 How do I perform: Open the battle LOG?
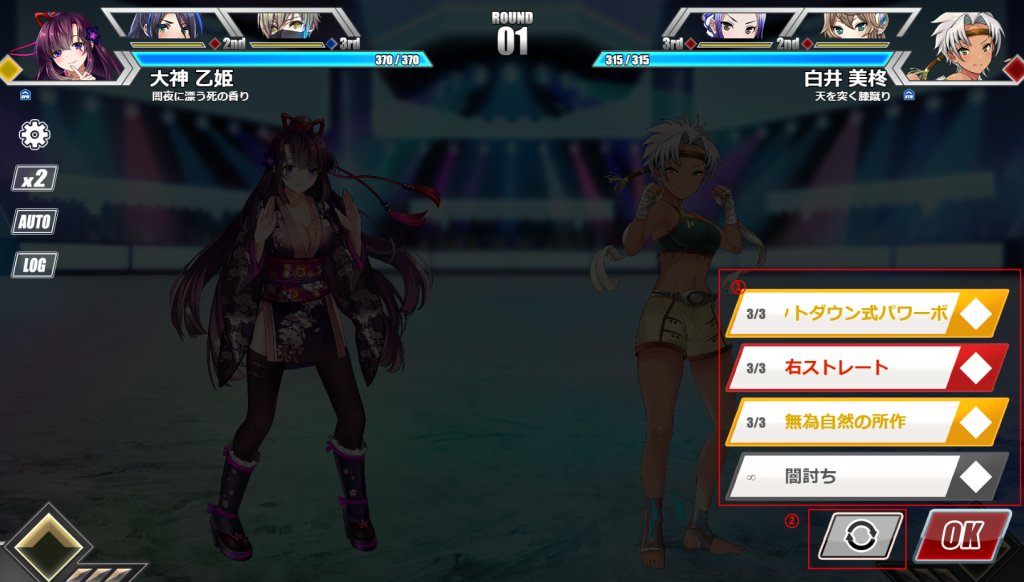35,265
